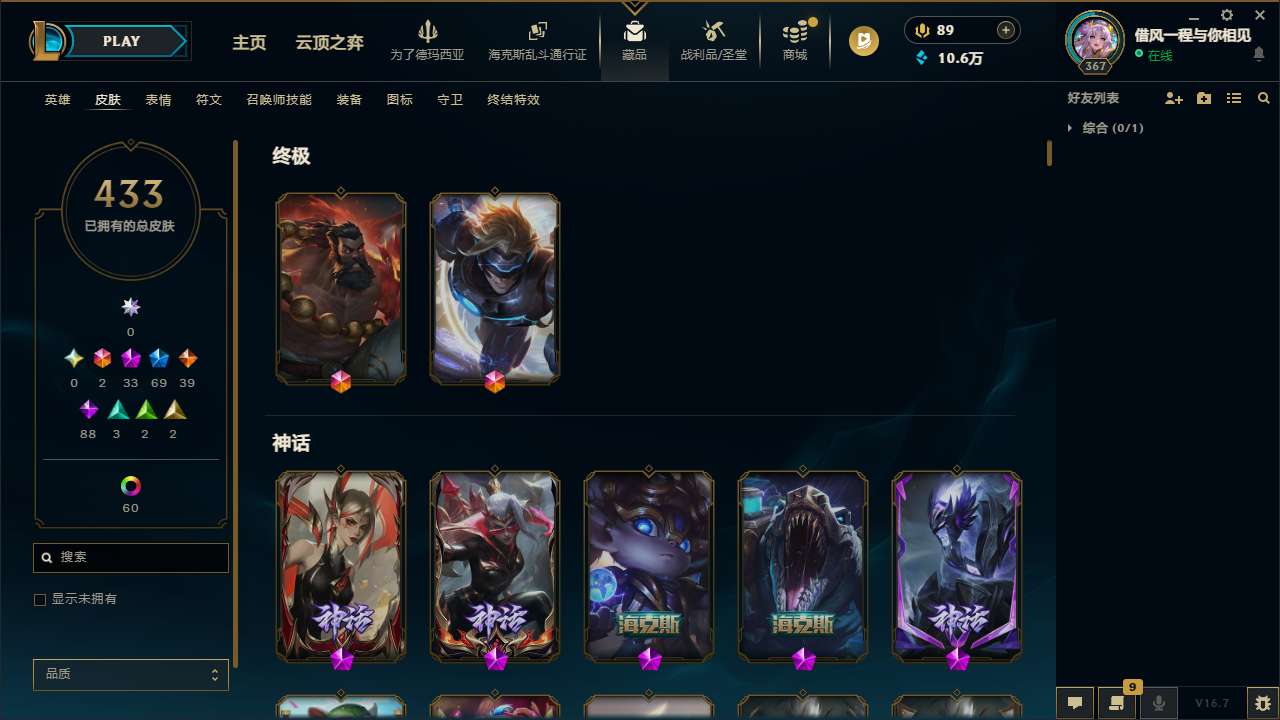Click the 搜索 search input field
This screenshot has width=1280, height=720.
(x=130, y=557)
